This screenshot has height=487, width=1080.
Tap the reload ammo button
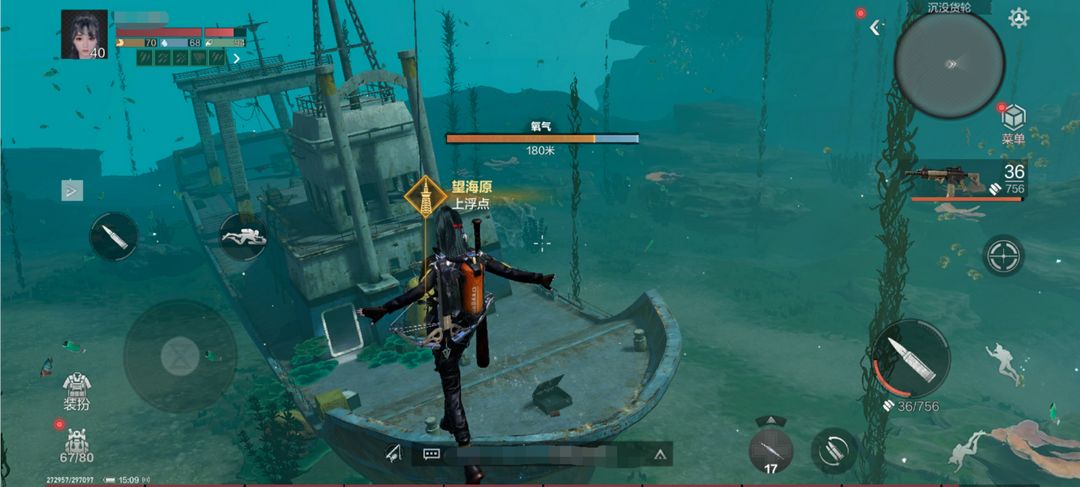click(x=834, y=450)
